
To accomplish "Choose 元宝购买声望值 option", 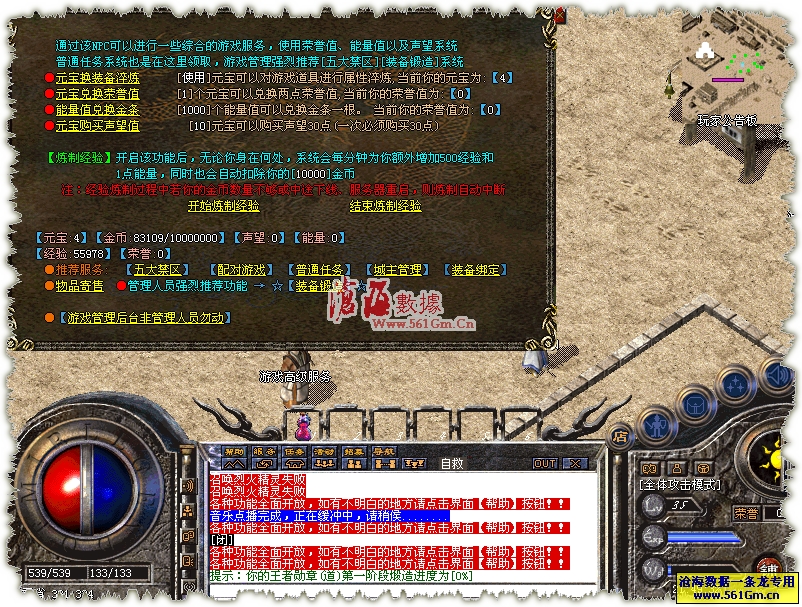I will tap(97, 126).
